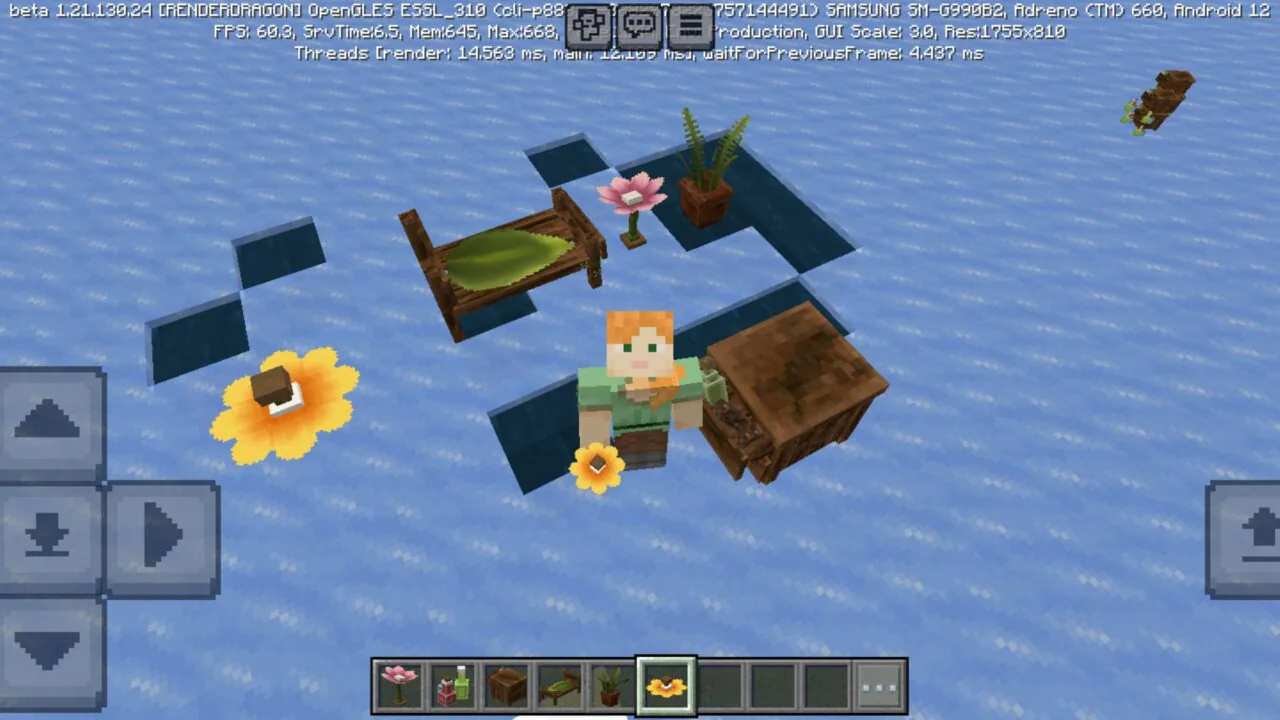Select the pink flower in hotbar slot one
This screenshot has height=720, width=1280.
pos(399,686)
